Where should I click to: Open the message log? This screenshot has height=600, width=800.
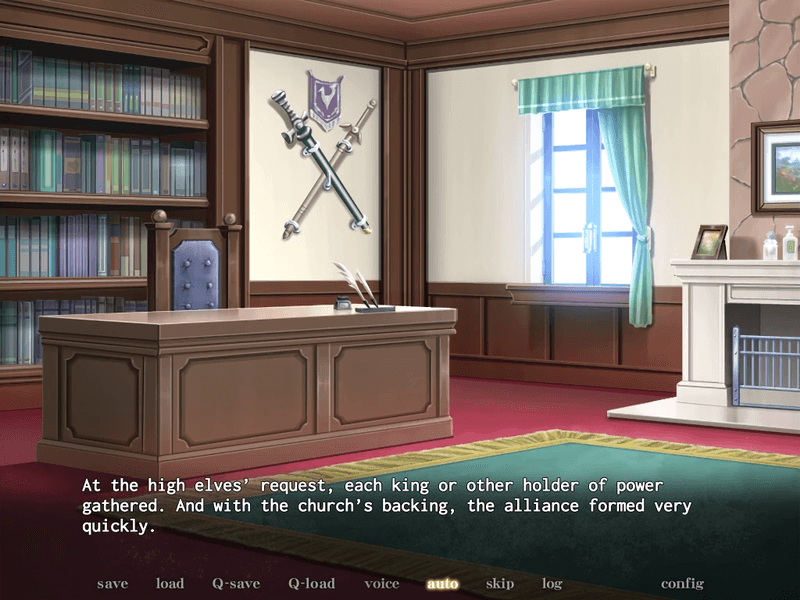point(552,583)
